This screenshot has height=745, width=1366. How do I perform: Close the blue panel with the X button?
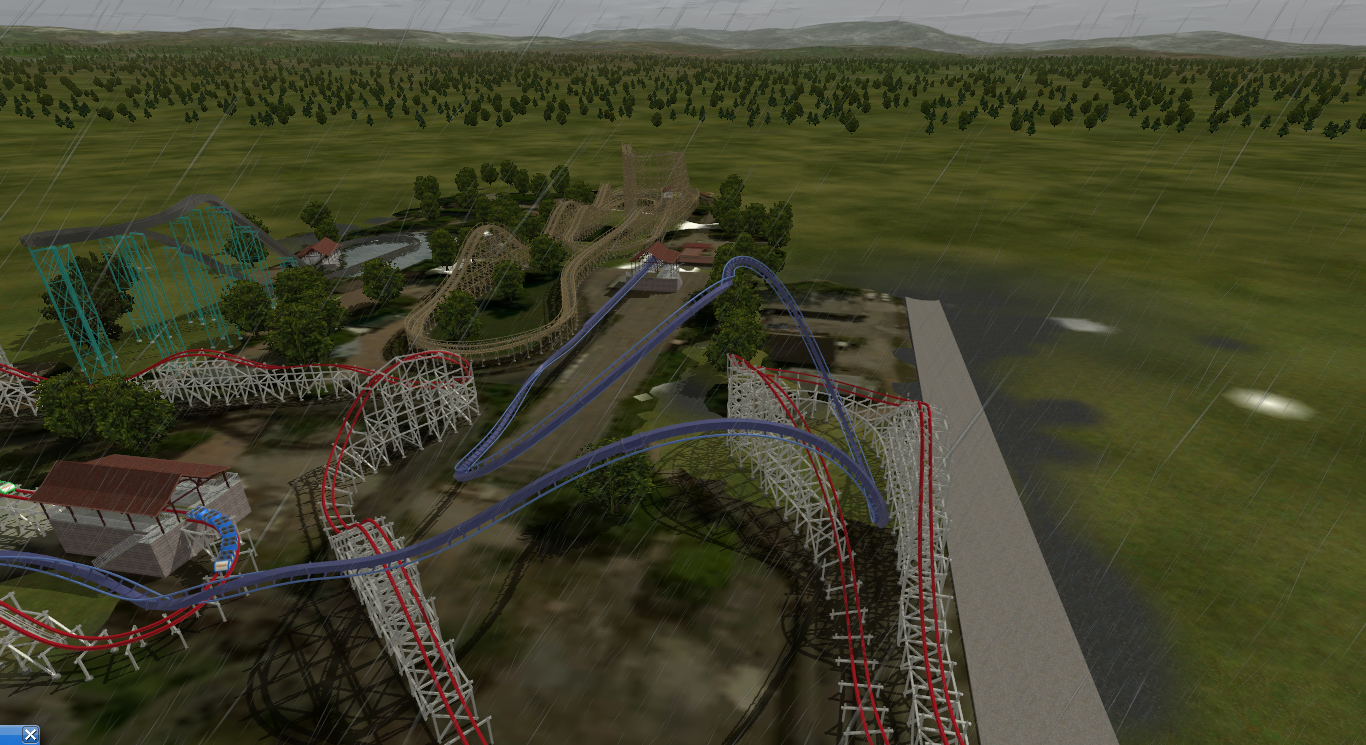[30, 735]
